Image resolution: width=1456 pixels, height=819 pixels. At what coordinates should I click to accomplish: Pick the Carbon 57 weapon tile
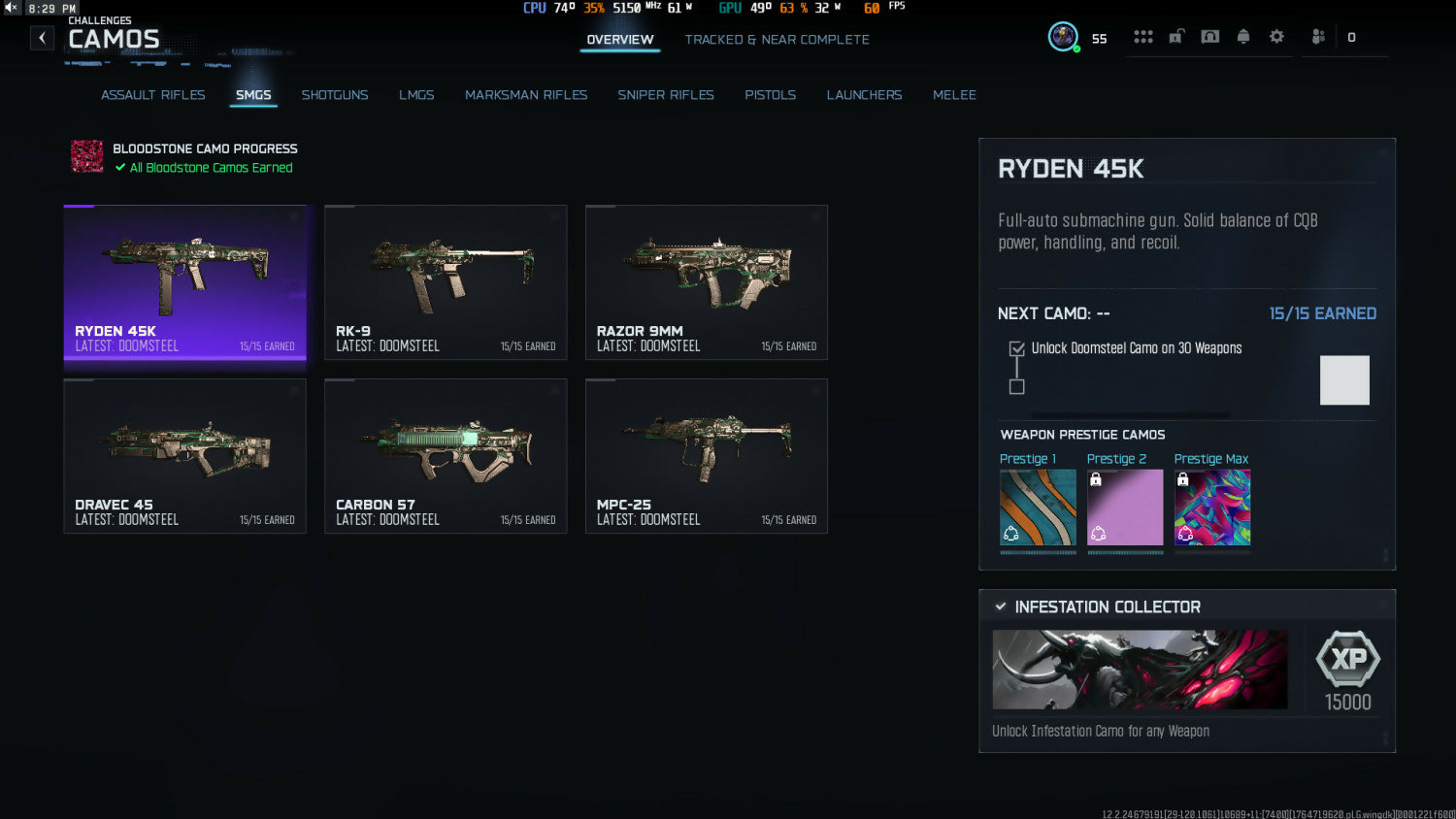tap(446, 456)
